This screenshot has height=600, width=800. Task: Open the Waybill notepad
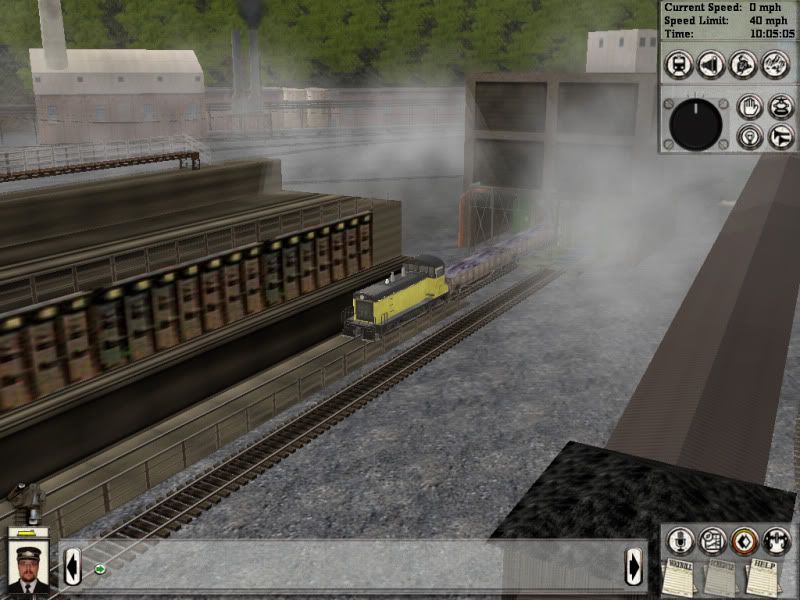681,578
